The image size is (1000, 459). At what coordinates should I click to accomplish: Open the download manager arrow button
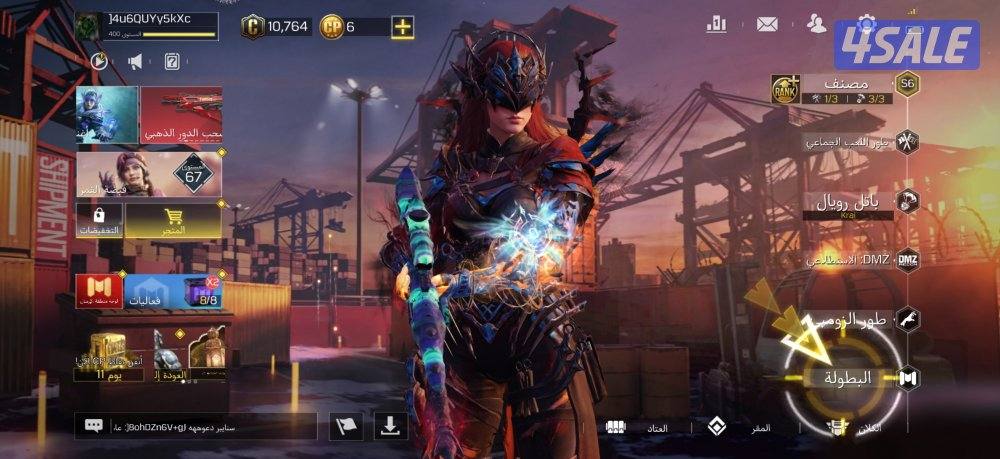click(390, 426)
